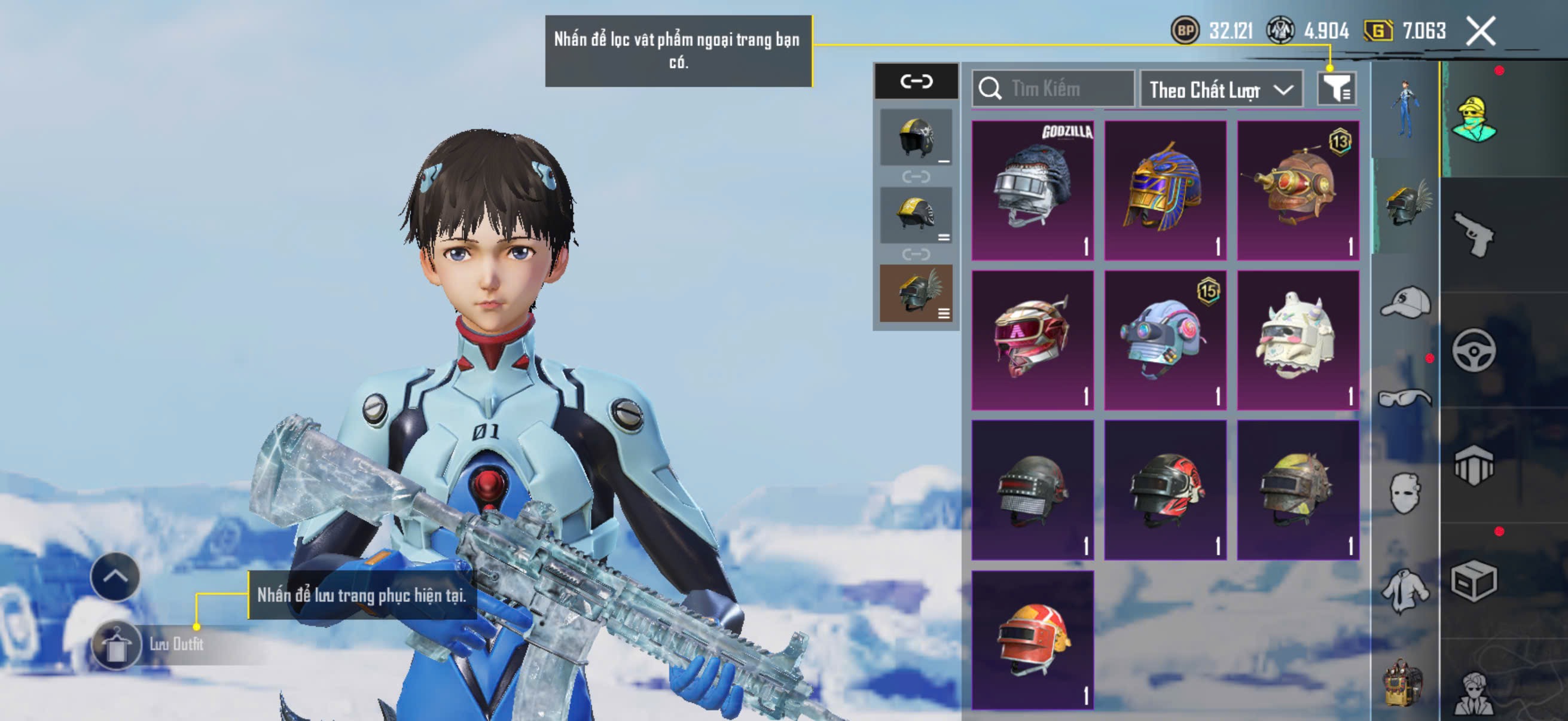Close the inventory screen
Viewport: 1568px width, 721px height.
pyautogui.click(x=1481, y=31)
